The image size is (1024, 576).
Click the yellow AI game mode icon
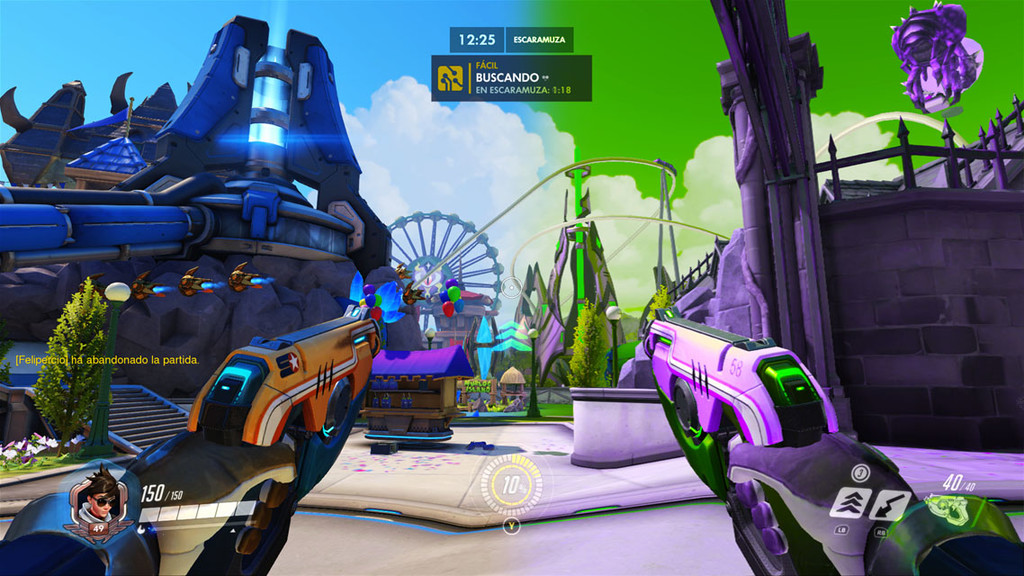(x=451, y=78)
